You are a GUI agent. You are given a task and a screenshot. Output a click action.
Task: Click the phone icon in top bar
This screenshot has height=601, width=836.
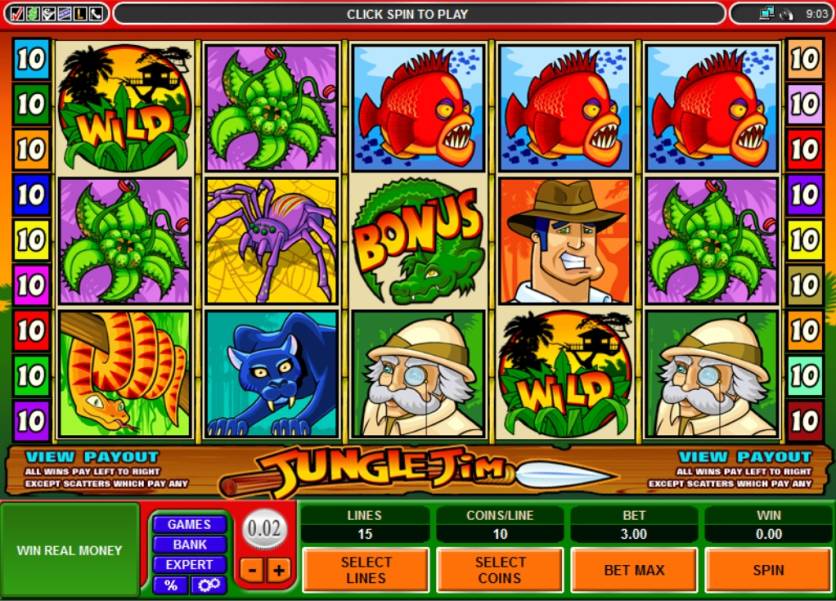point(96,13)
